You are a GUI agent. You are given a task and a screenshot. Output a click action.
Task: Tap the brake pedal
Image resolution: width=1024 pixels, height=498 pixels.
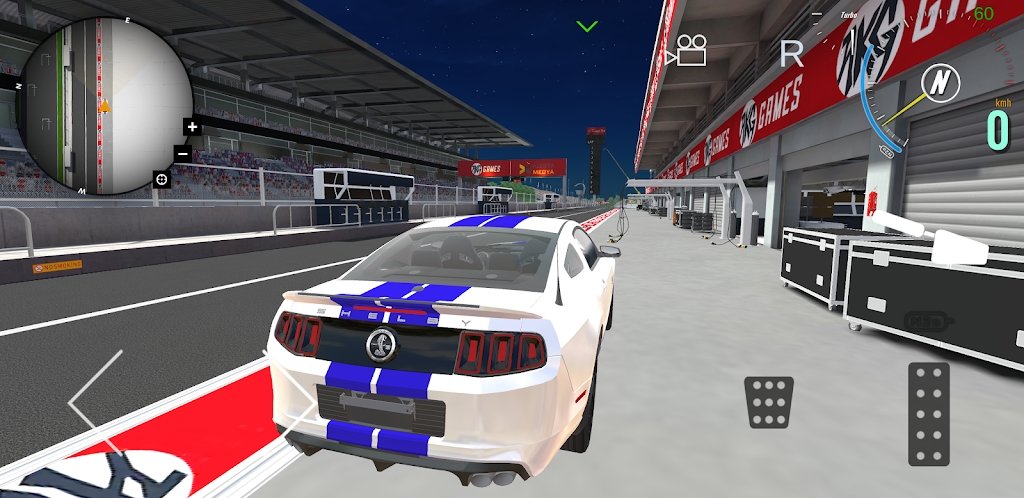[769, 402]
